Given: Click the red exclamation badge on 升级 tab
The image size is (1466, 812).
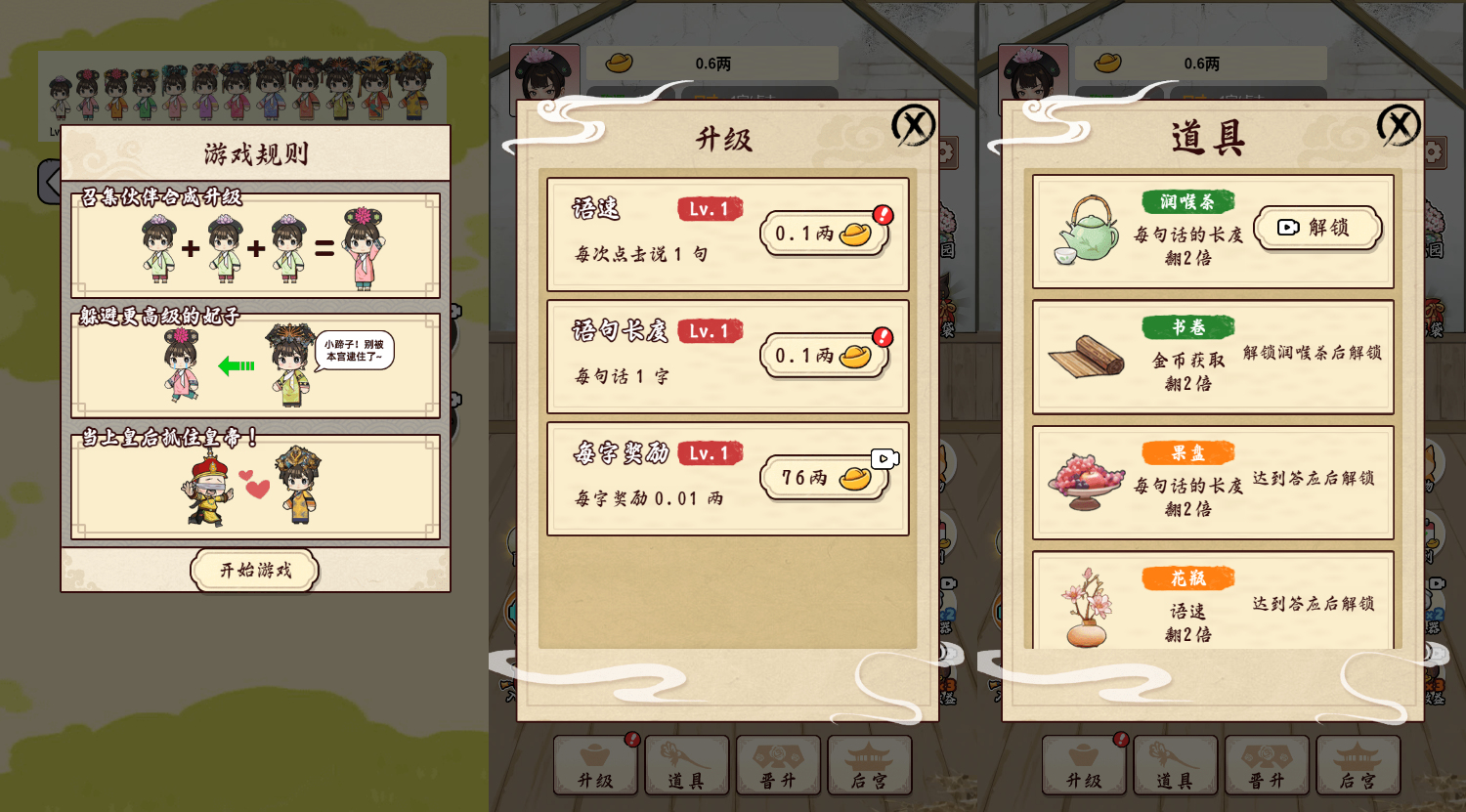Looking at the screenshot, I should (x=633, y=740).
